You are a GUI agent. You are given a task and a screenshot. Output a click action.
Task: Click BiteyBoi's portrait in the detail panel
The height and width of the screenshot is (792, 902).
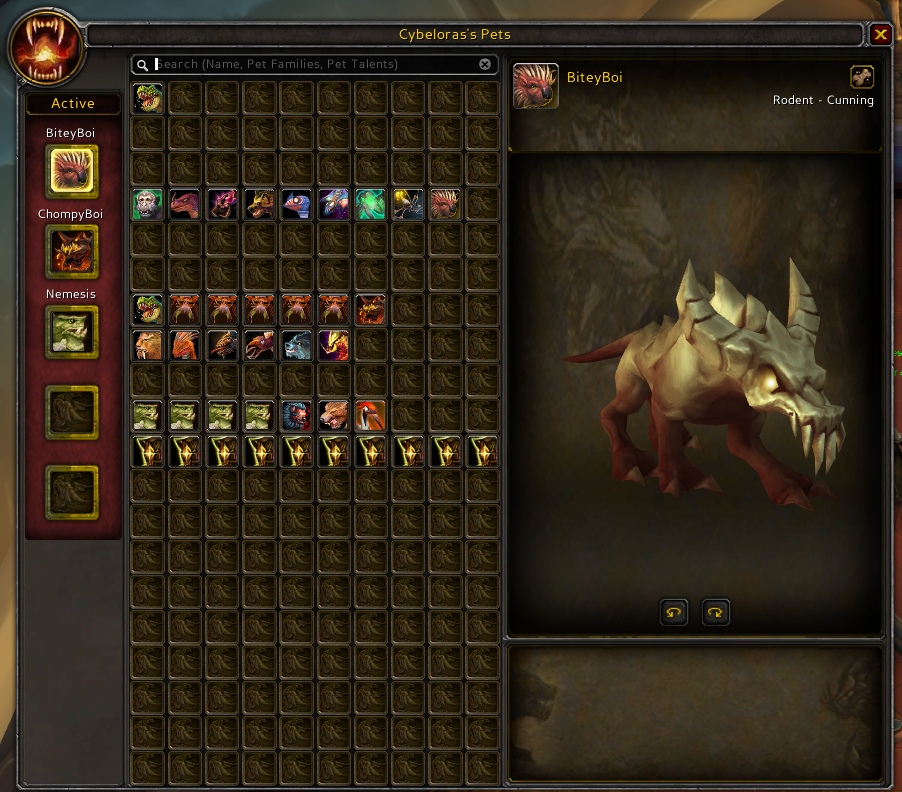pos(535,86)
